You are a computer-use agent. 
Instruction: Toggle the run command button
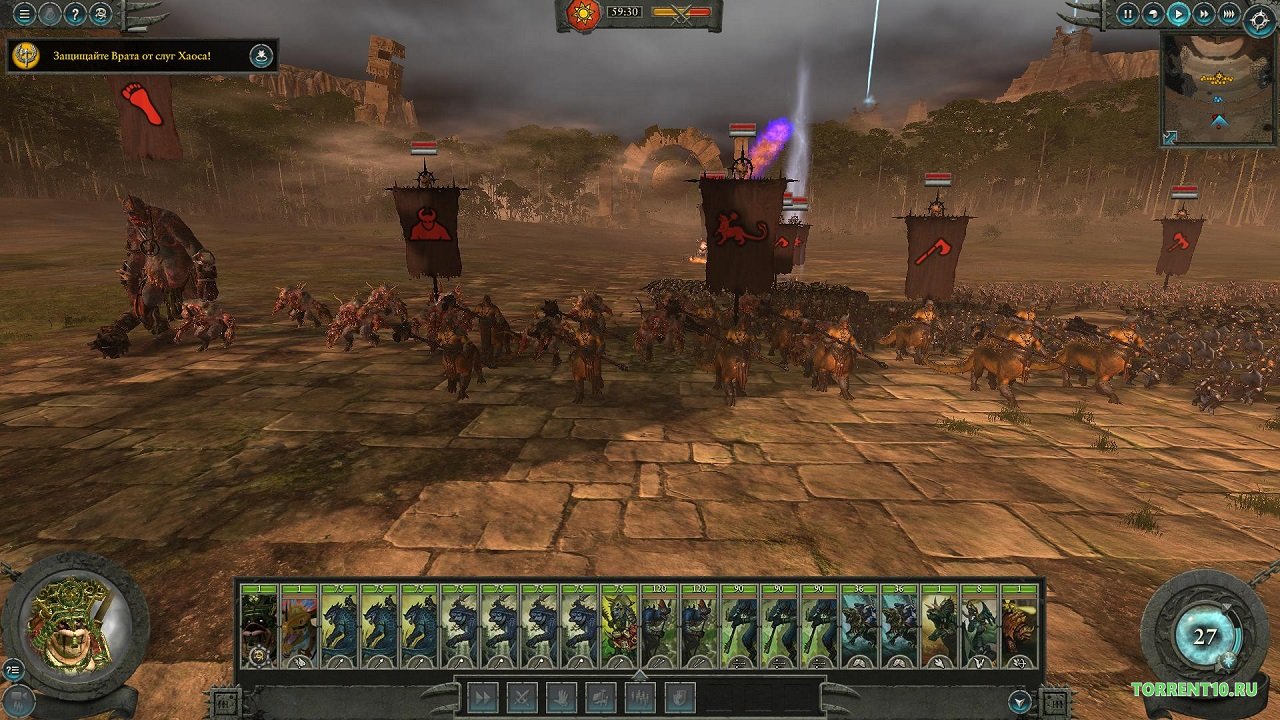point(483,697)
